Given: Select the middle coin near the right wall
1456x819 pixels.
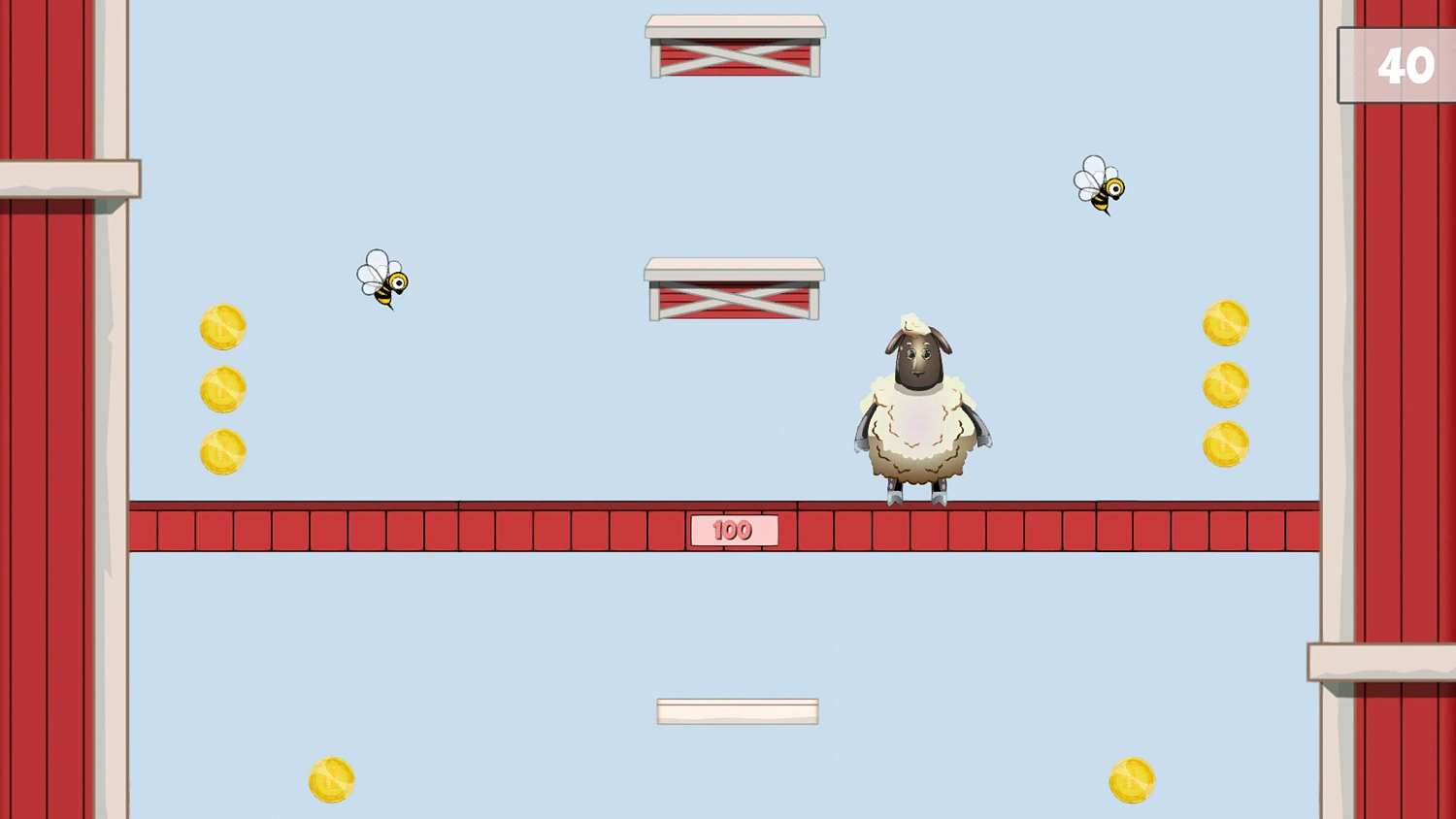Looking at the screenshot, I should 1225,384.
